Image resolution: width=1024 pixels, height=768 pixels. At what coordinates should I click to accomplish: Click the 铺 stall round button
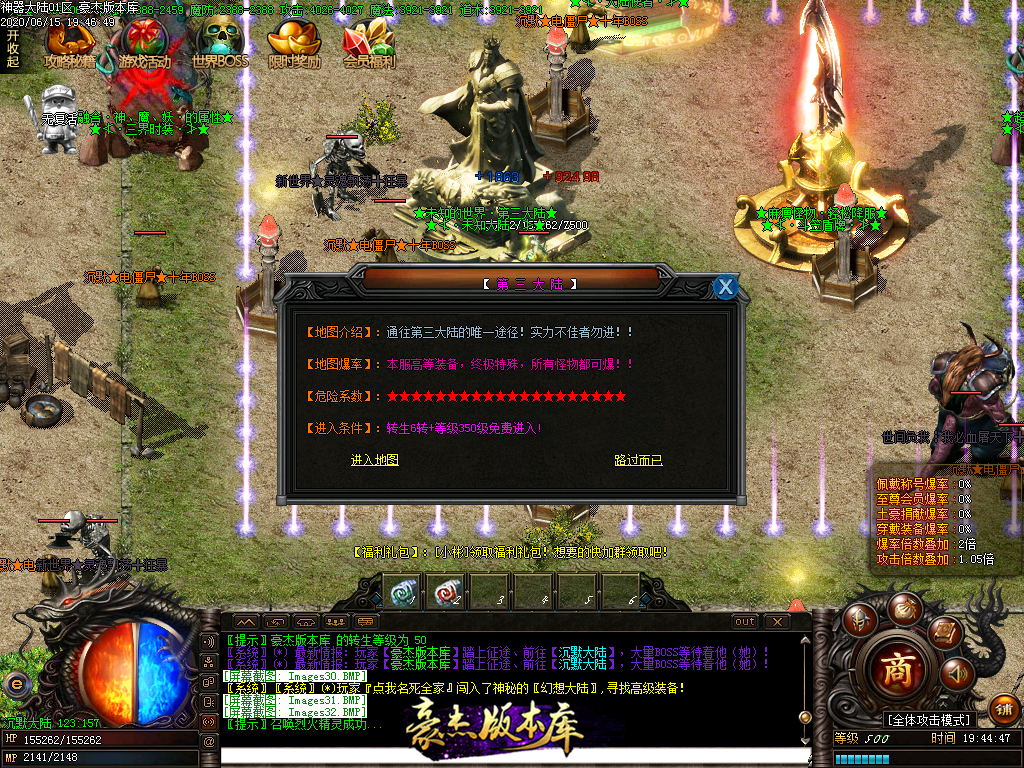pyautogui.click(x=1003, y=709)
